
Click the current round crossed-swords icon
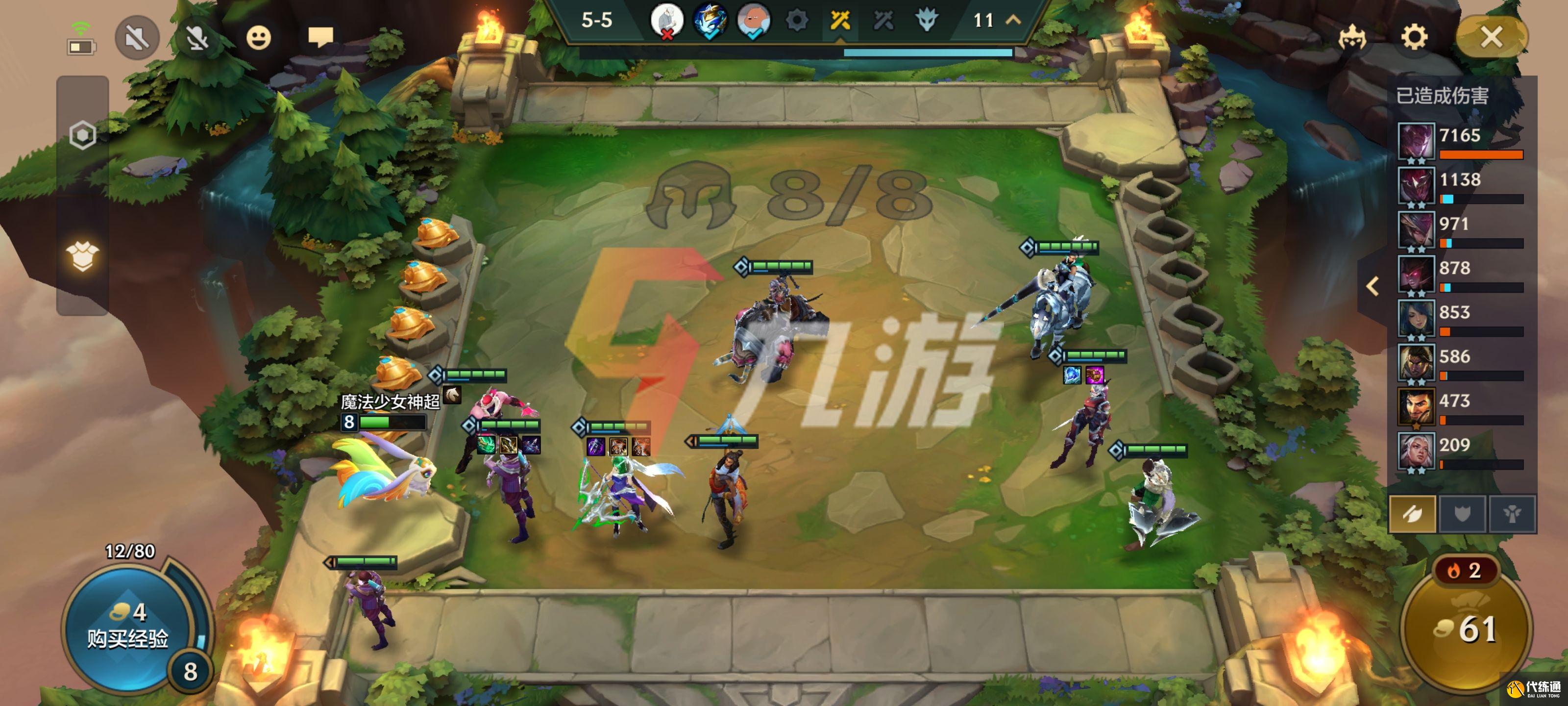(x=840, y=21)
